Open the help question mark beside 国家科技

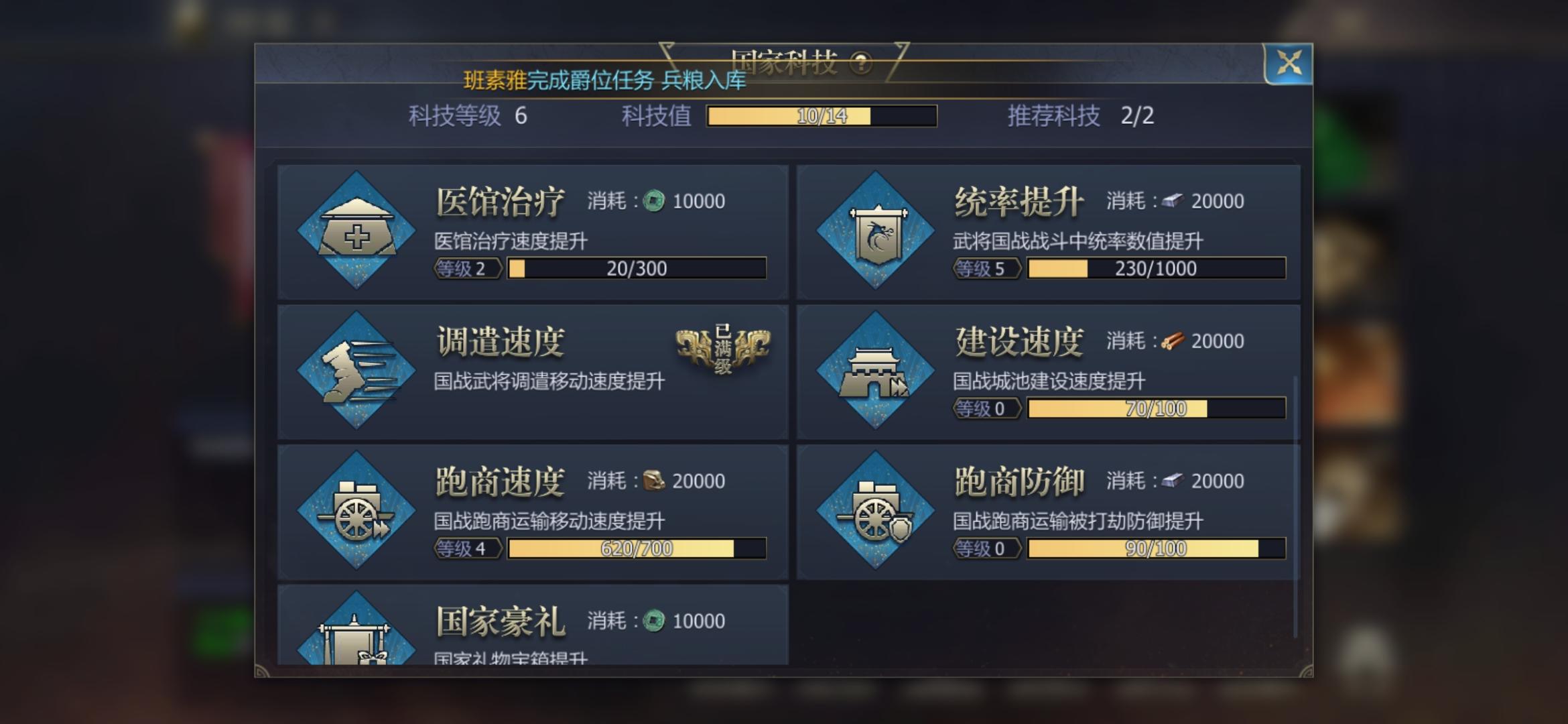[862, 63]
